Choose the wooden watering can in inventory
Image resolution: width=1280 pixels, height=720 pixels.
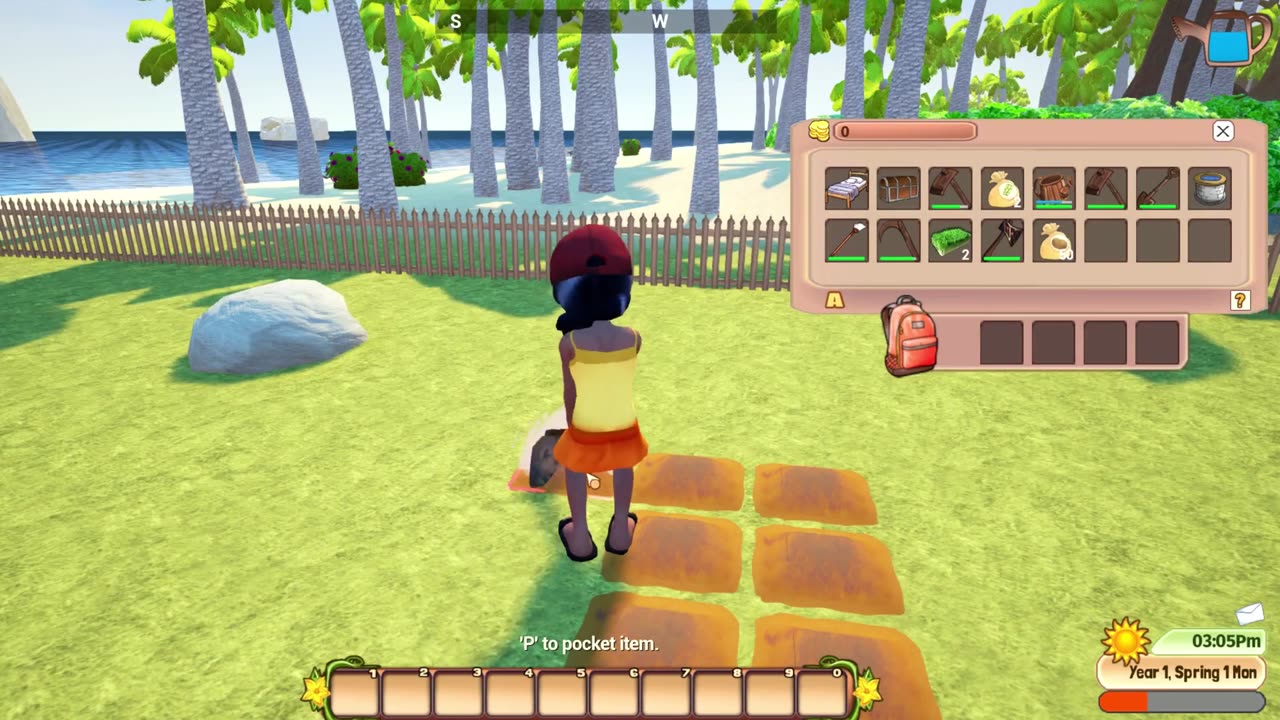click(1054, 188)
